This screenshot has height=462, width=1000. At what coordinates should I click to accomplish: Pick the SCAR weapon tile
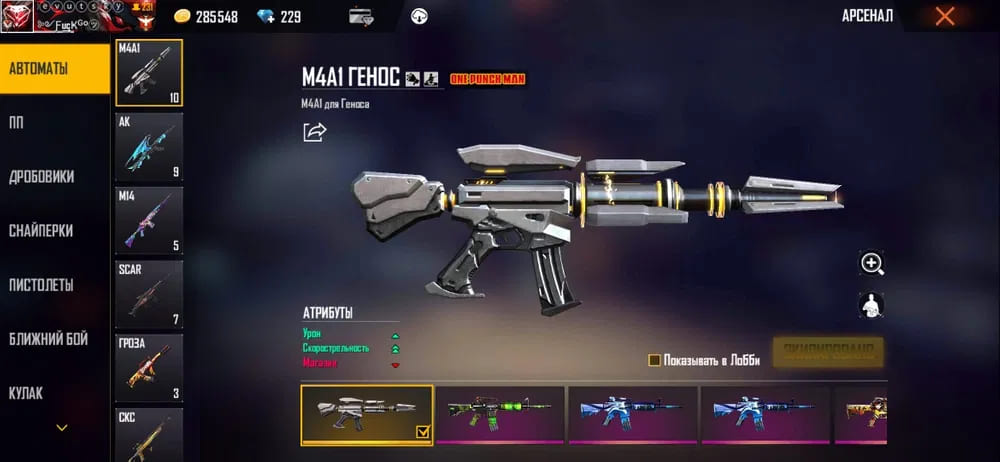[x=150, y=294]
